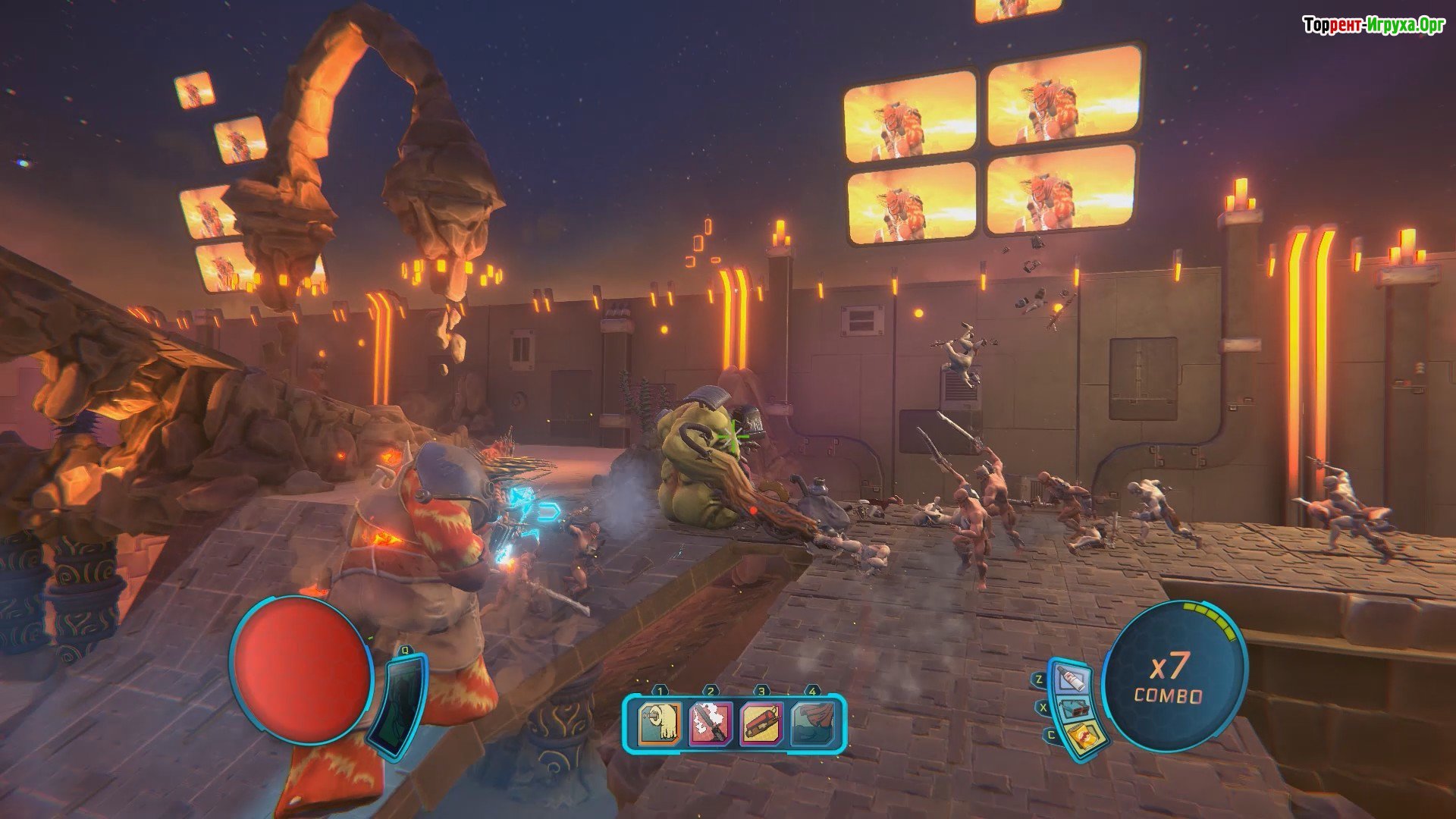
Task: Consume the yellow snack can item
Action: [1081, 738]
